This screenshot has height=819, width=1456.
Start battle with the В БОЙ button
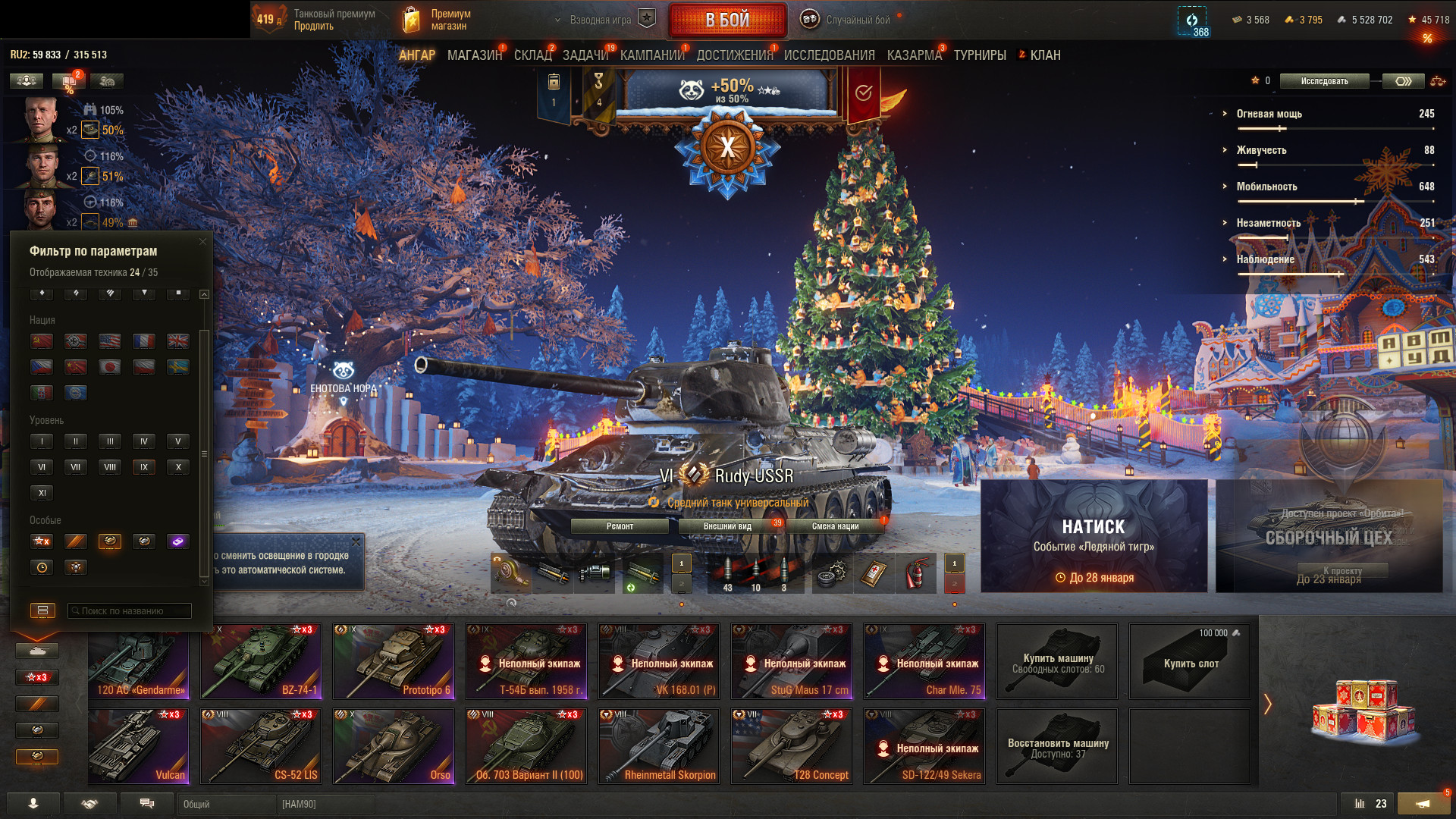pos(727,20)
